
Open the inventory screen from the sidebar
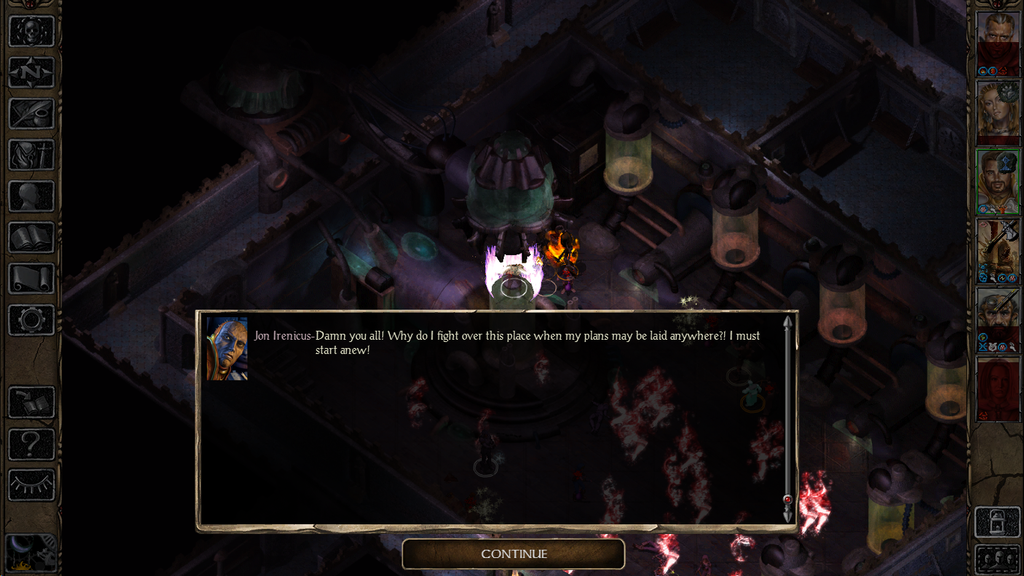[x=31, y=155]
